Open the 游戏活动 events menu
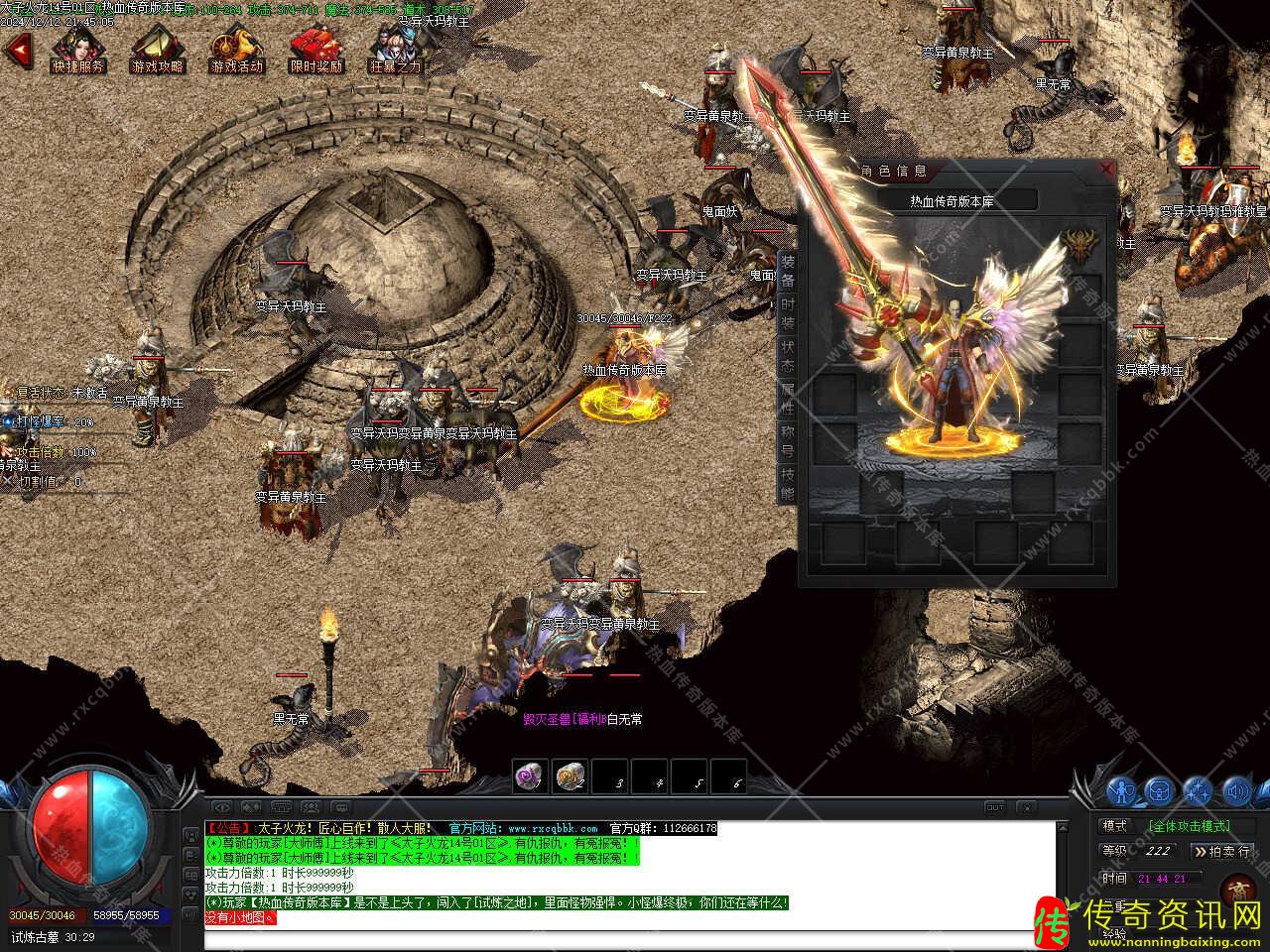 tap(237, 50)
